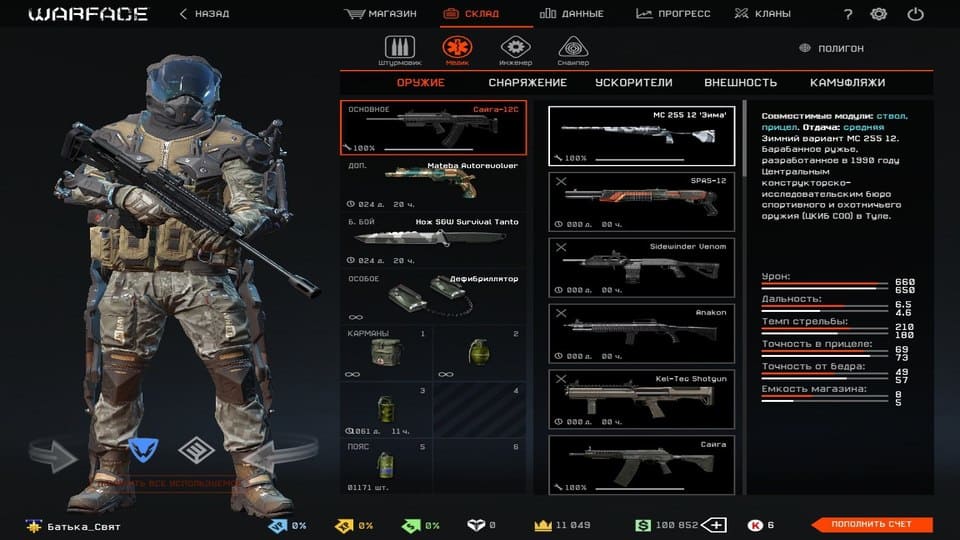This screenshot has width=960, height=540.
Task: Open the Прогресс section
Action: pyautogui.click(x=673, y=14)
